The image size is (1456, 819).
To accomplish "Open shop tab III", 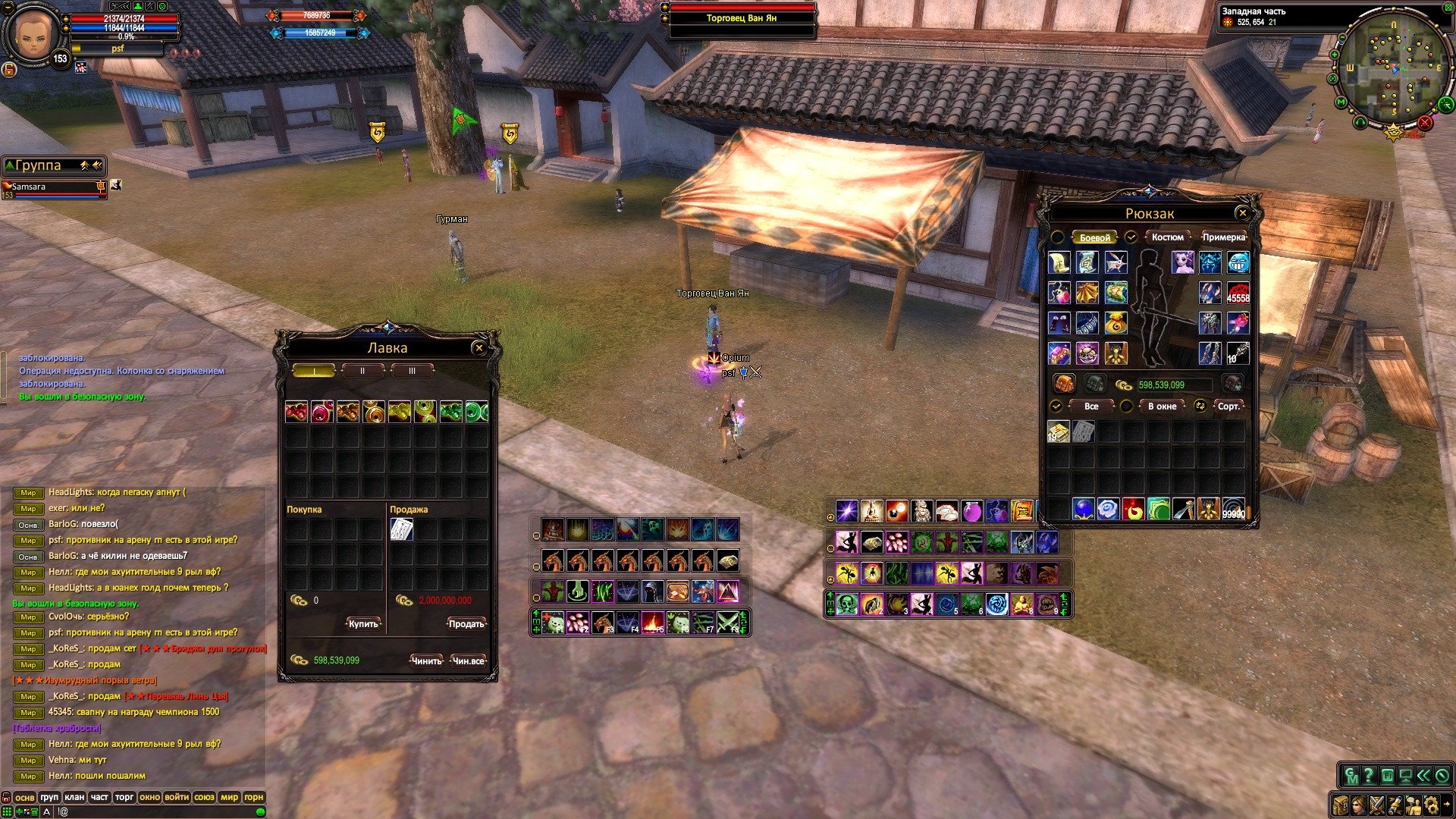I will [412, 371].
